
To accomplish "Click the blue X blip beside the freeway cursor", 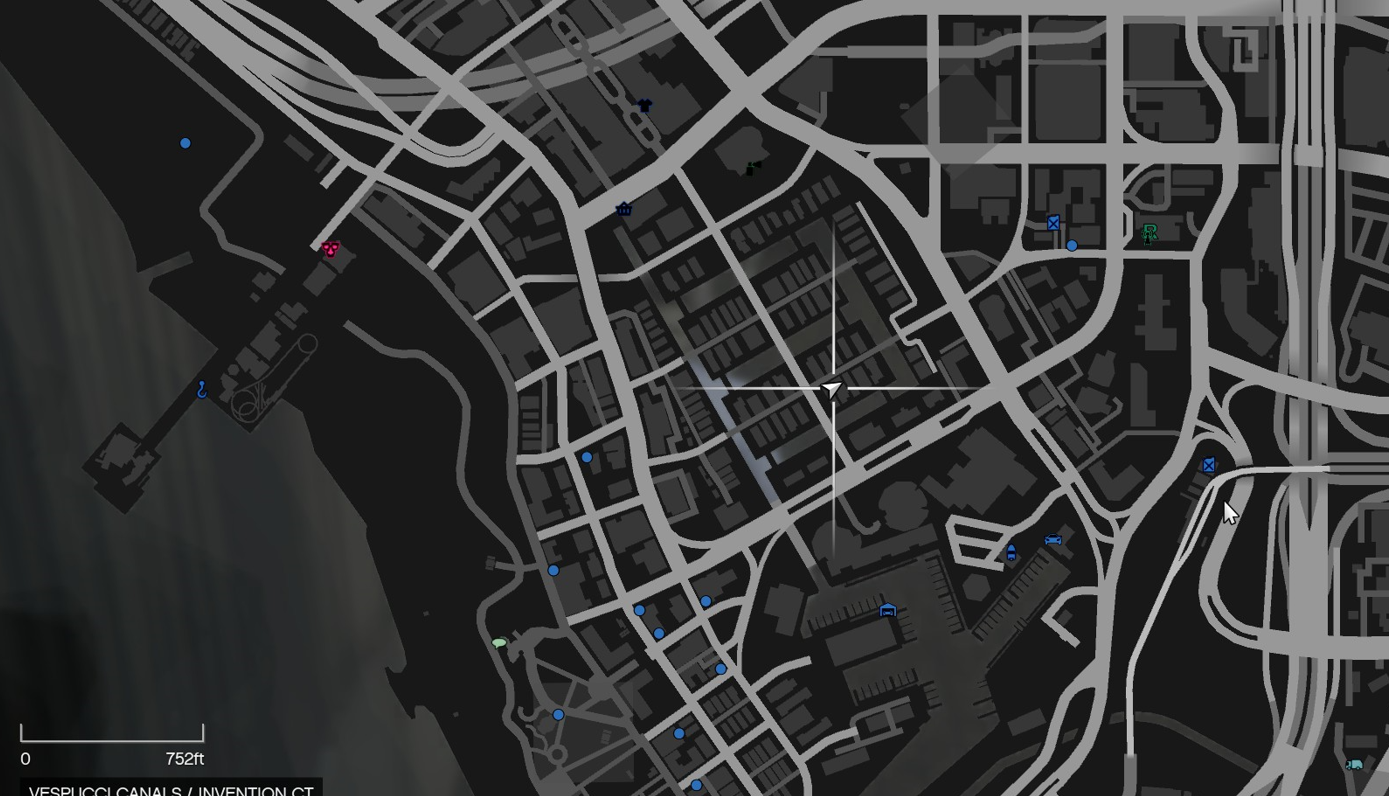I will tap(1208, 464).
